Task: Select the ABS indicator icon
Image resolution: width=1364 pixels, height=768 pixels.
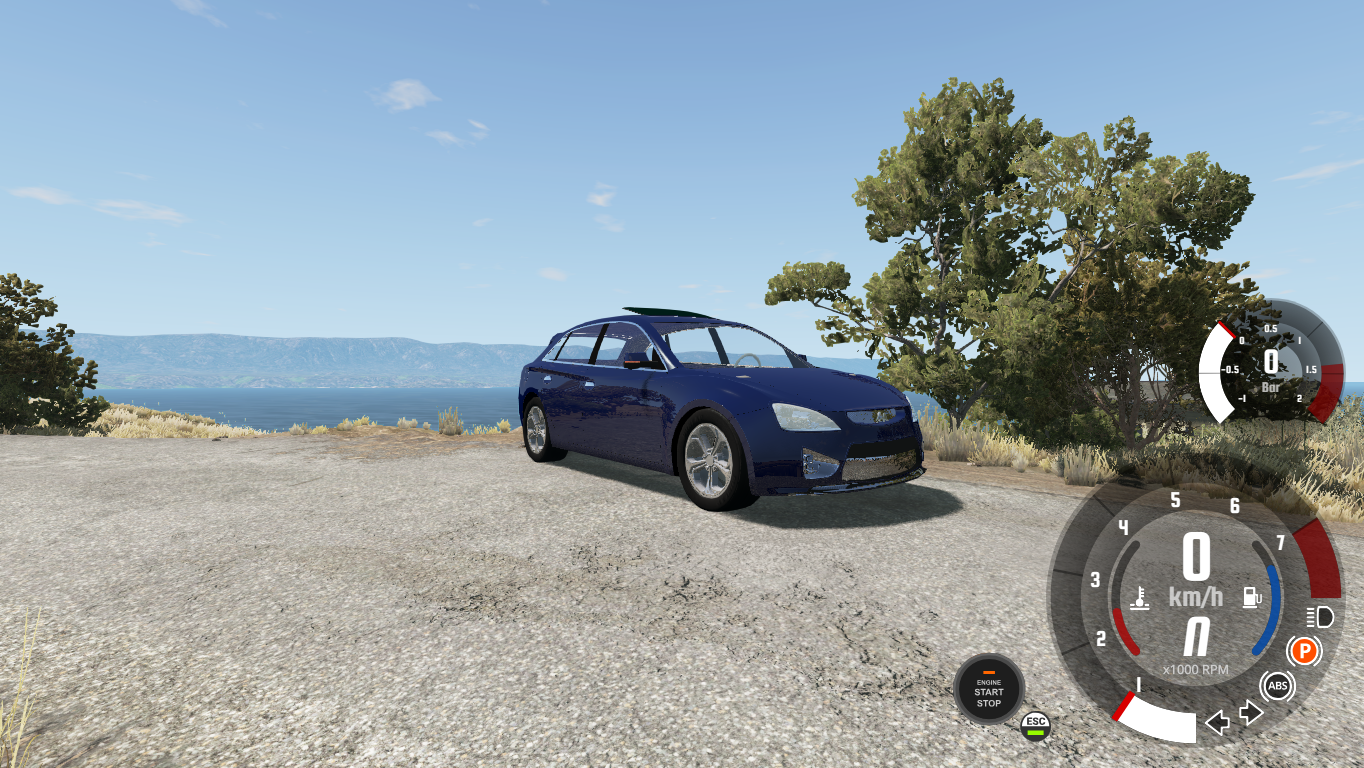Action: (1277, 685)
